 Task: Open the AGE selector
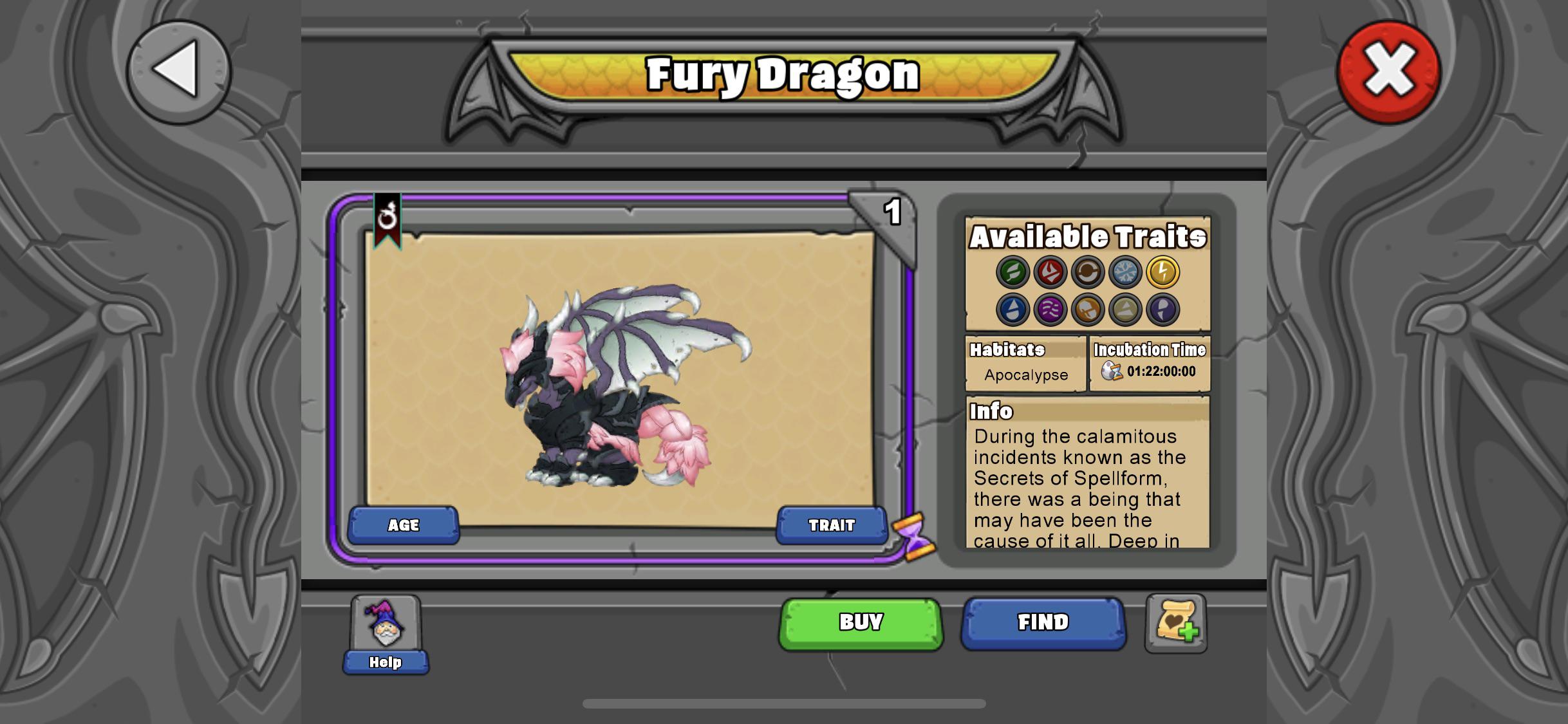(x=403, y=524)
